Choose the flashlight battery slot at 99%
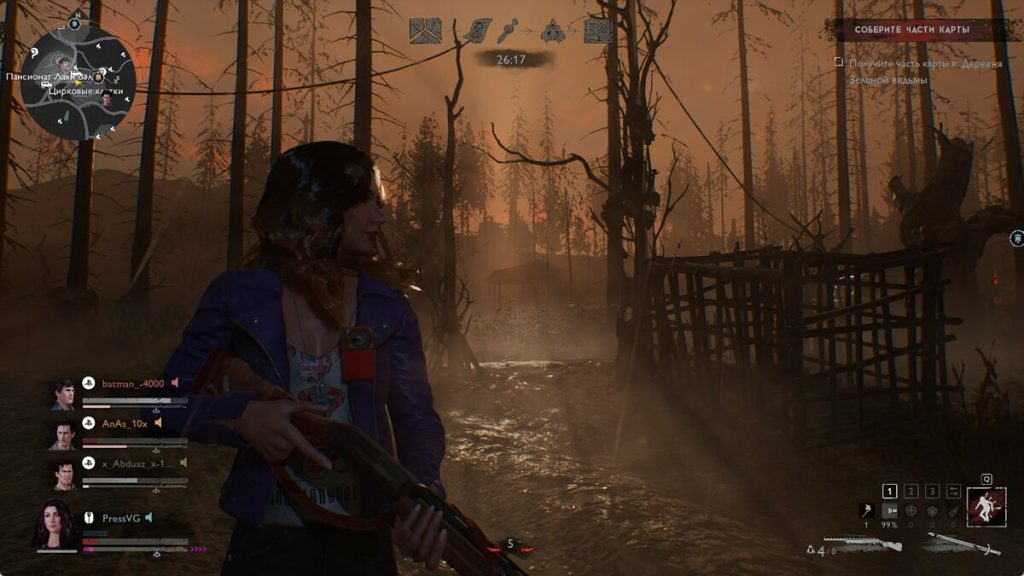Screen dimensions: 1024x576 tap(888, 510)
